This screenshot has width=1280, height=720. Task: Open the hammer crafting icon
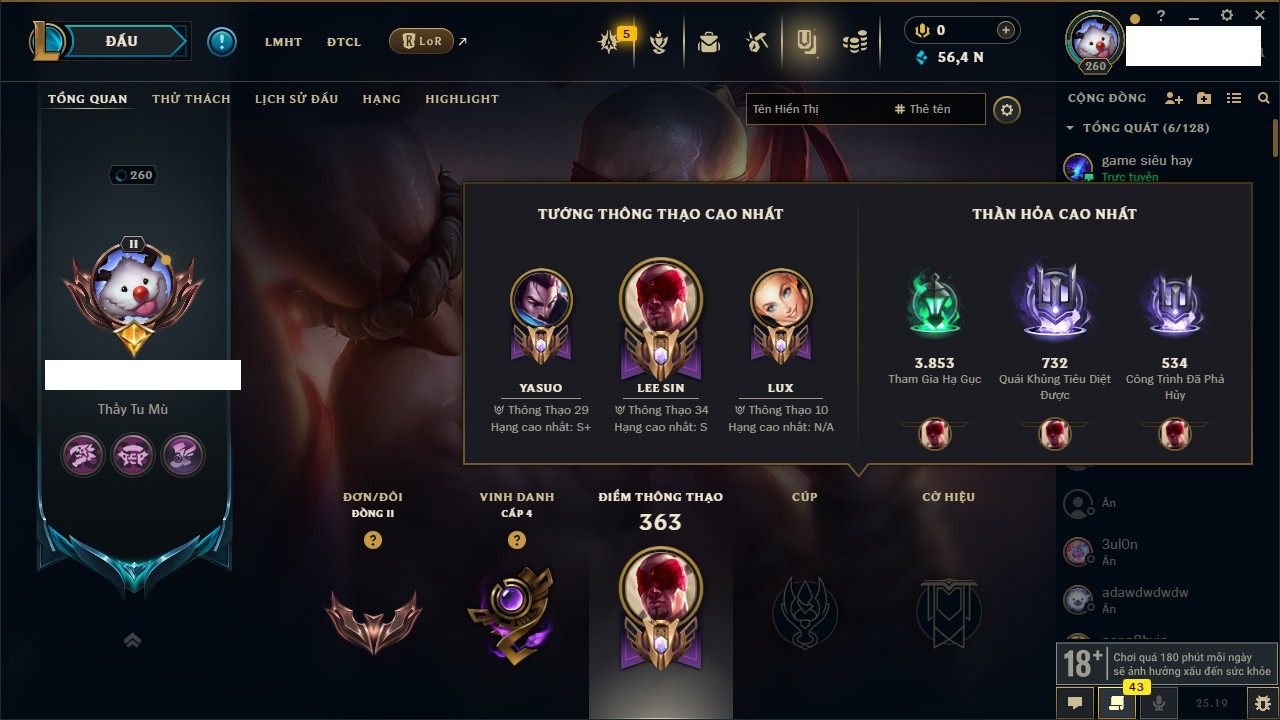757,42
